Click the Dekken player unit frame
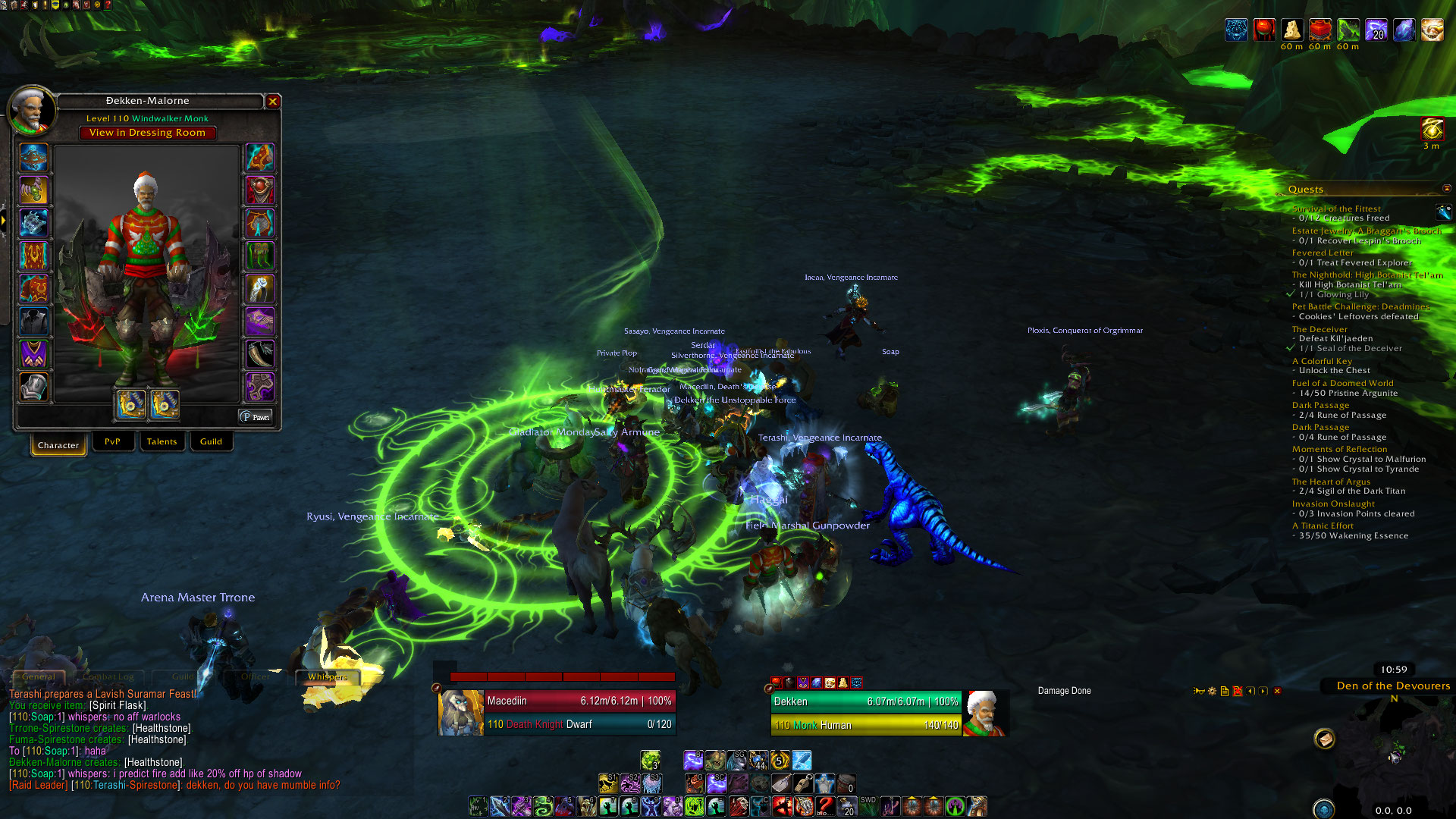The height and width of the screenshot is (819, 1456). tap(866, 713)
